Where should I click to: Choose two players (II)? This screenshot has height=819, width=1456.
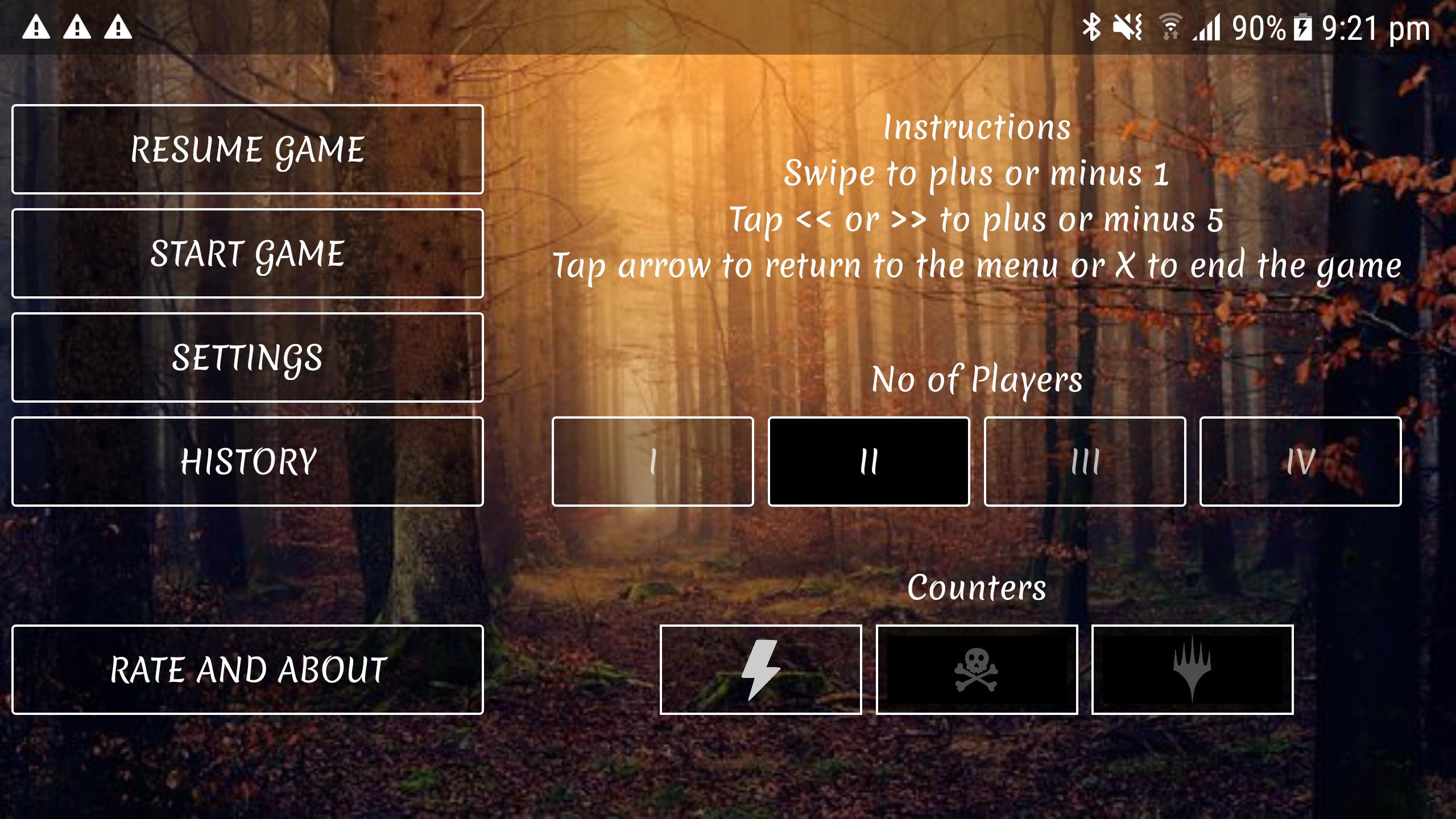(868, 461)
